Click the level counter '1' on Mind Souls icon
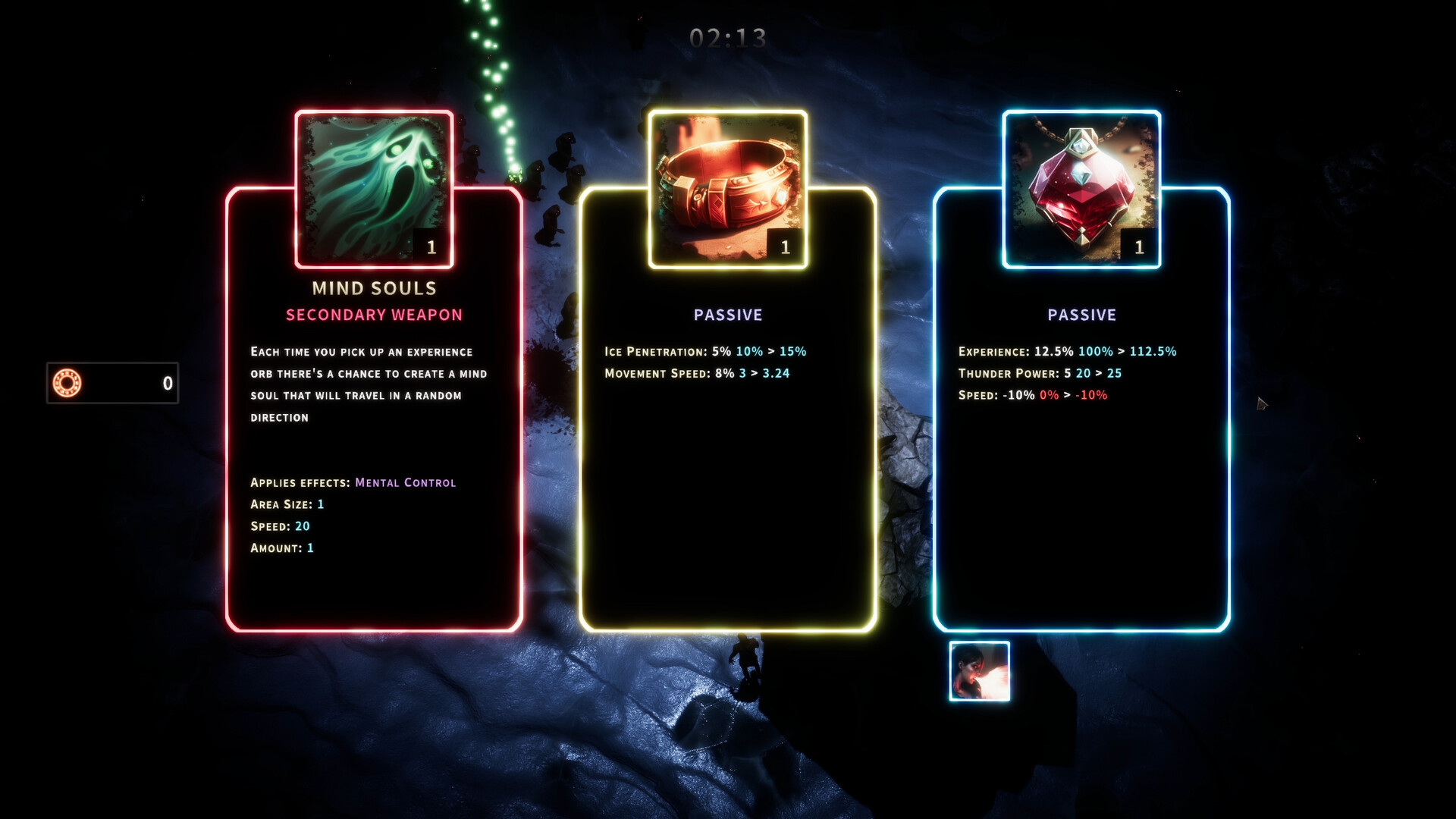 click(x=431, y=246)
